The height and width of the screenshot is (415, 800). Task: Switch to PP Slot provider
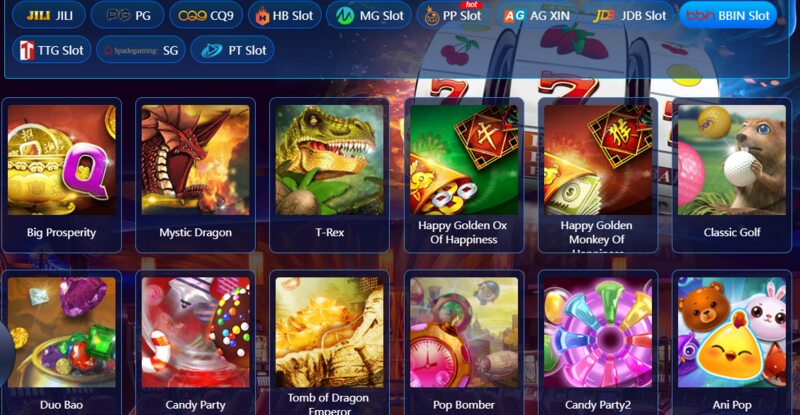(453, 16)
